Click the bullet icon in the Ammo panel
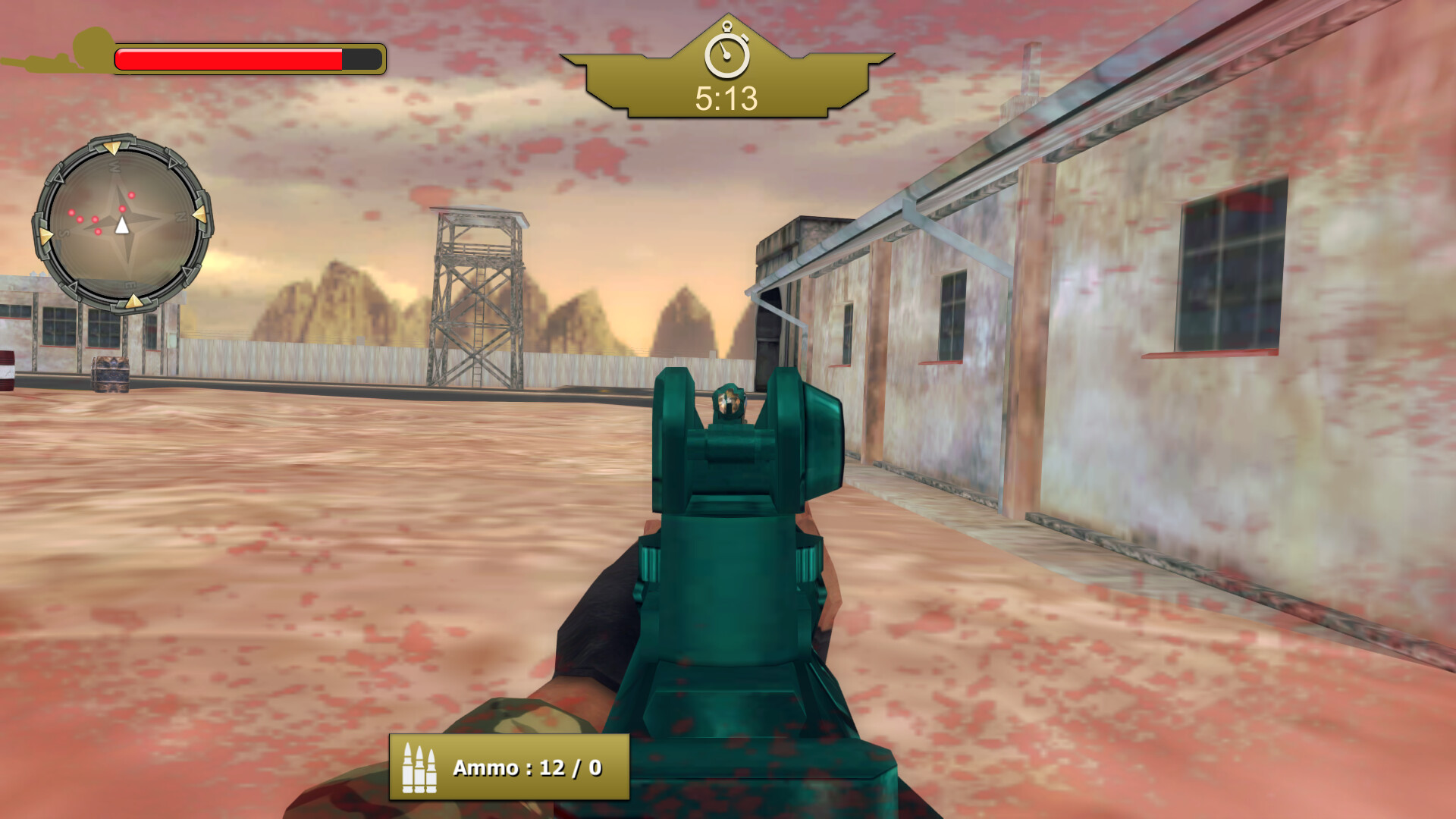This screenshot has width=1456, height=819. coord(421,768)
